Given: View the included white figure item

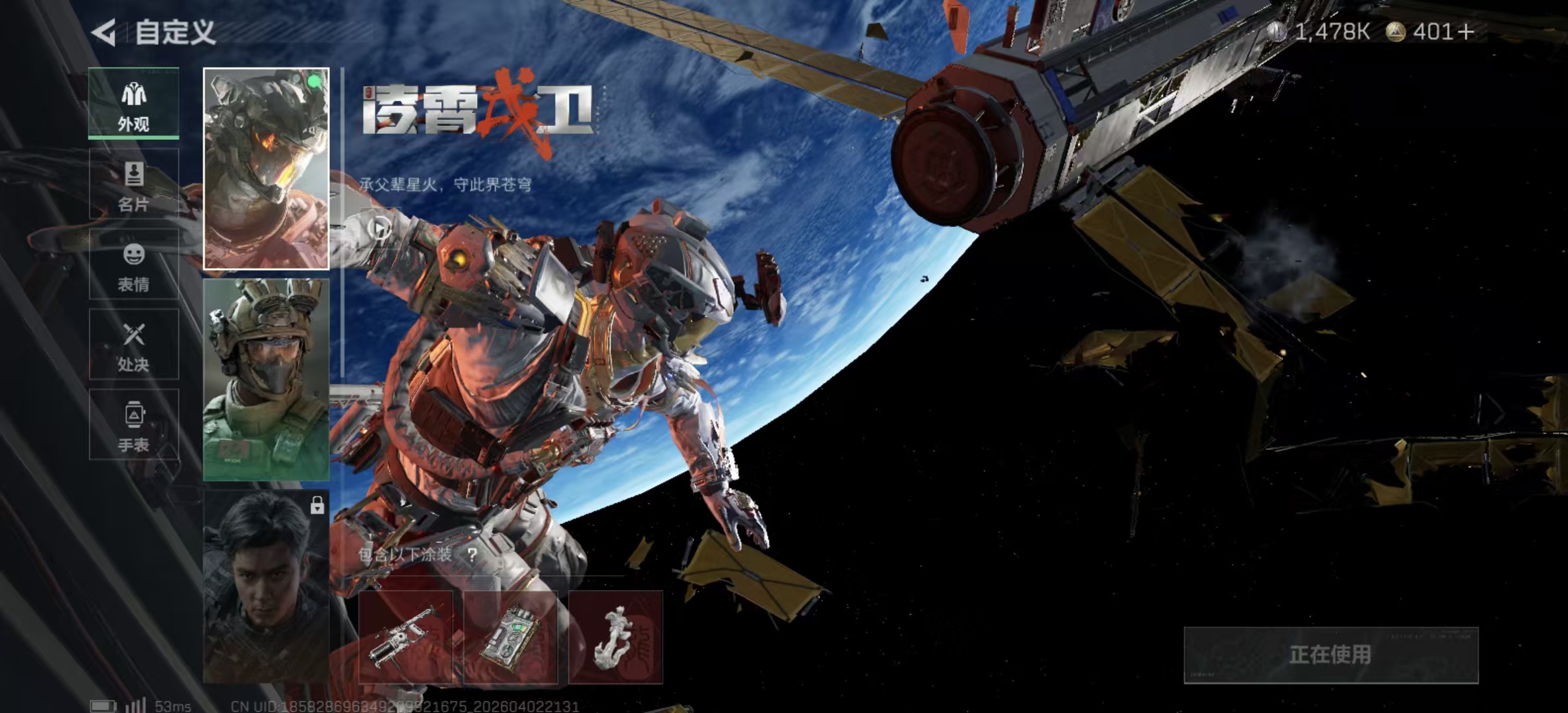Looking at the screenshot, I should (615, 637).
